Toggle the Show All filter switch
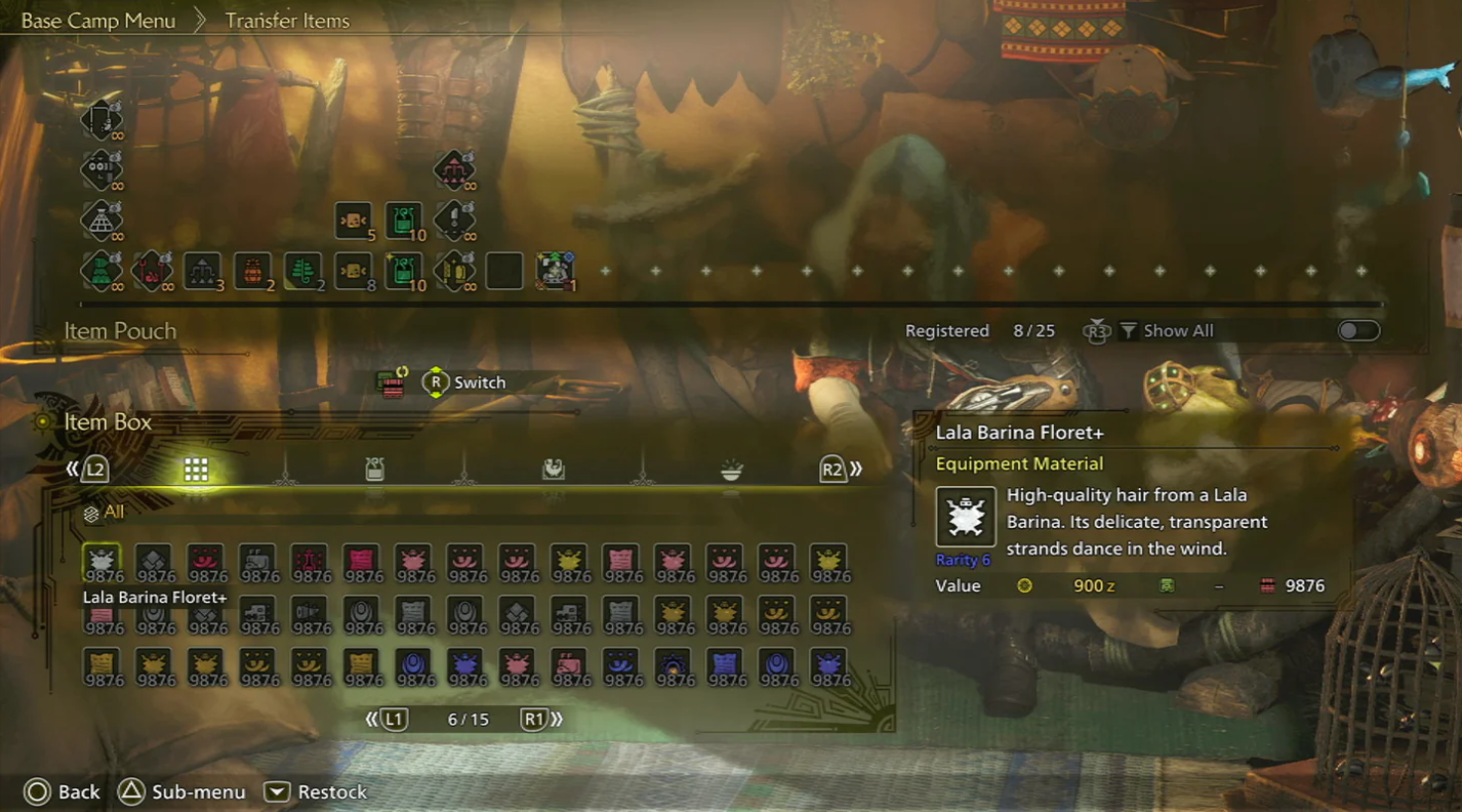Screen dimensions: 1462x812 (1358, 331)
